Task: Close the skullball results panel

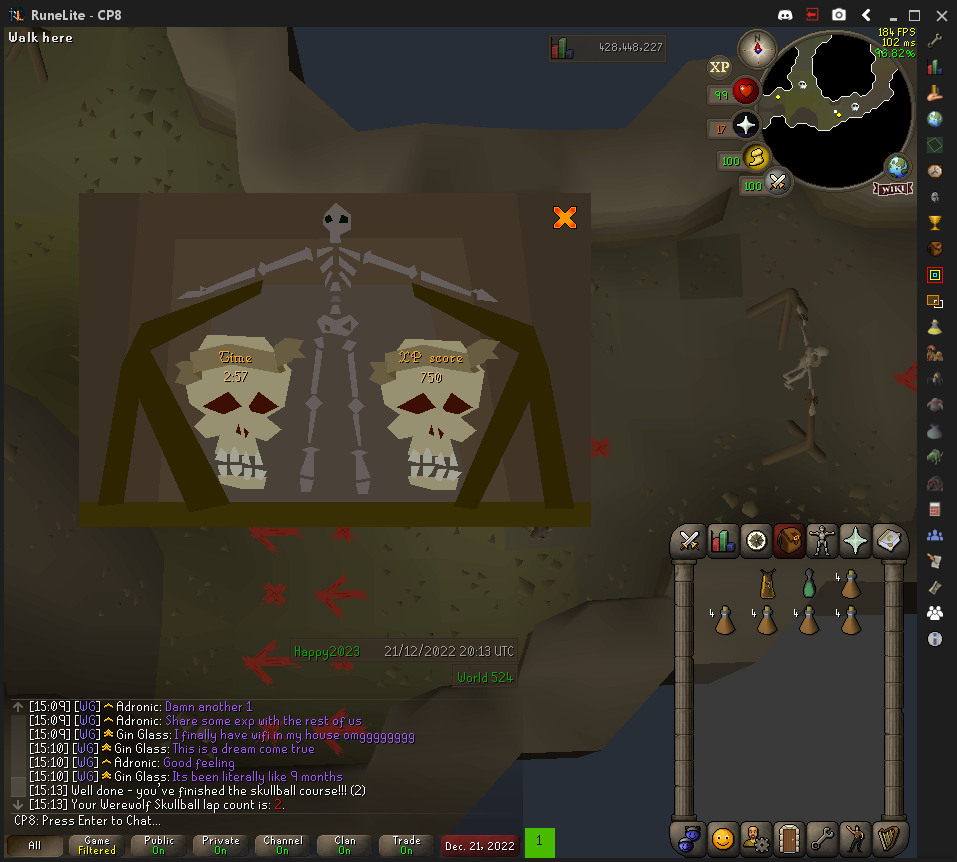Action: [565, 217]
